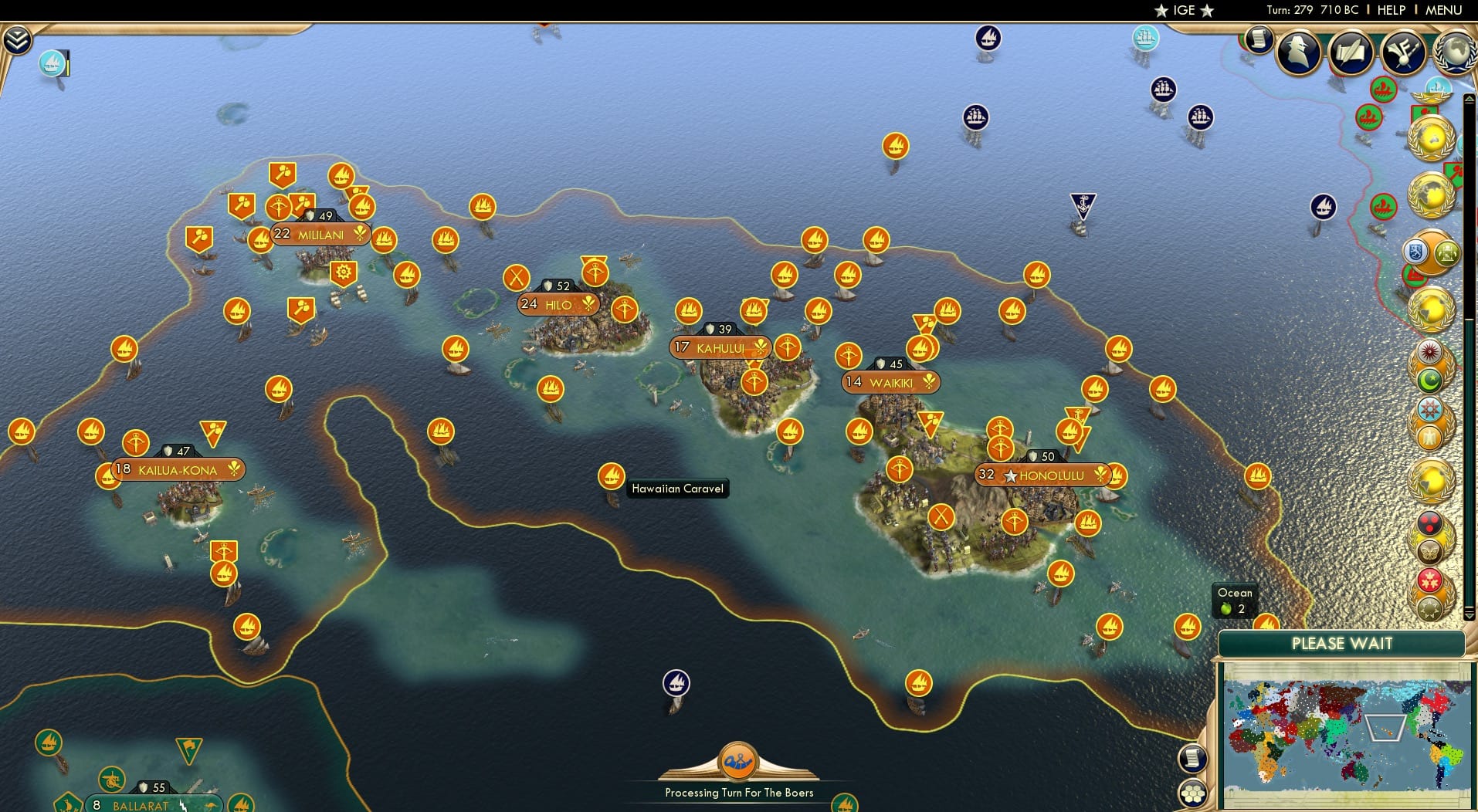
Task: Click the gear improvement icon near Mililani
Action: click(x=343, y=272)
